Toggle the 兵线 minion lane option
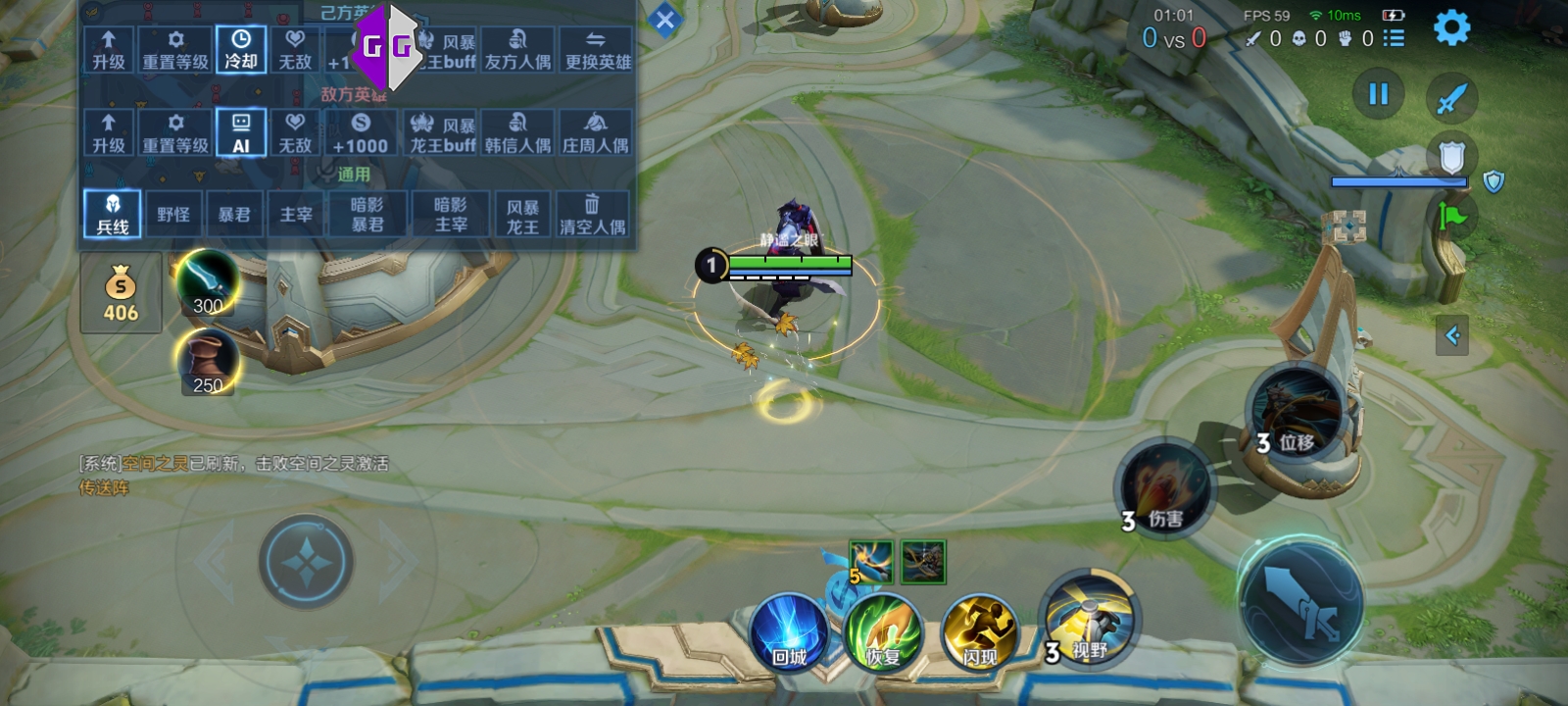The image size is (1568, 706). coord(112,215)
